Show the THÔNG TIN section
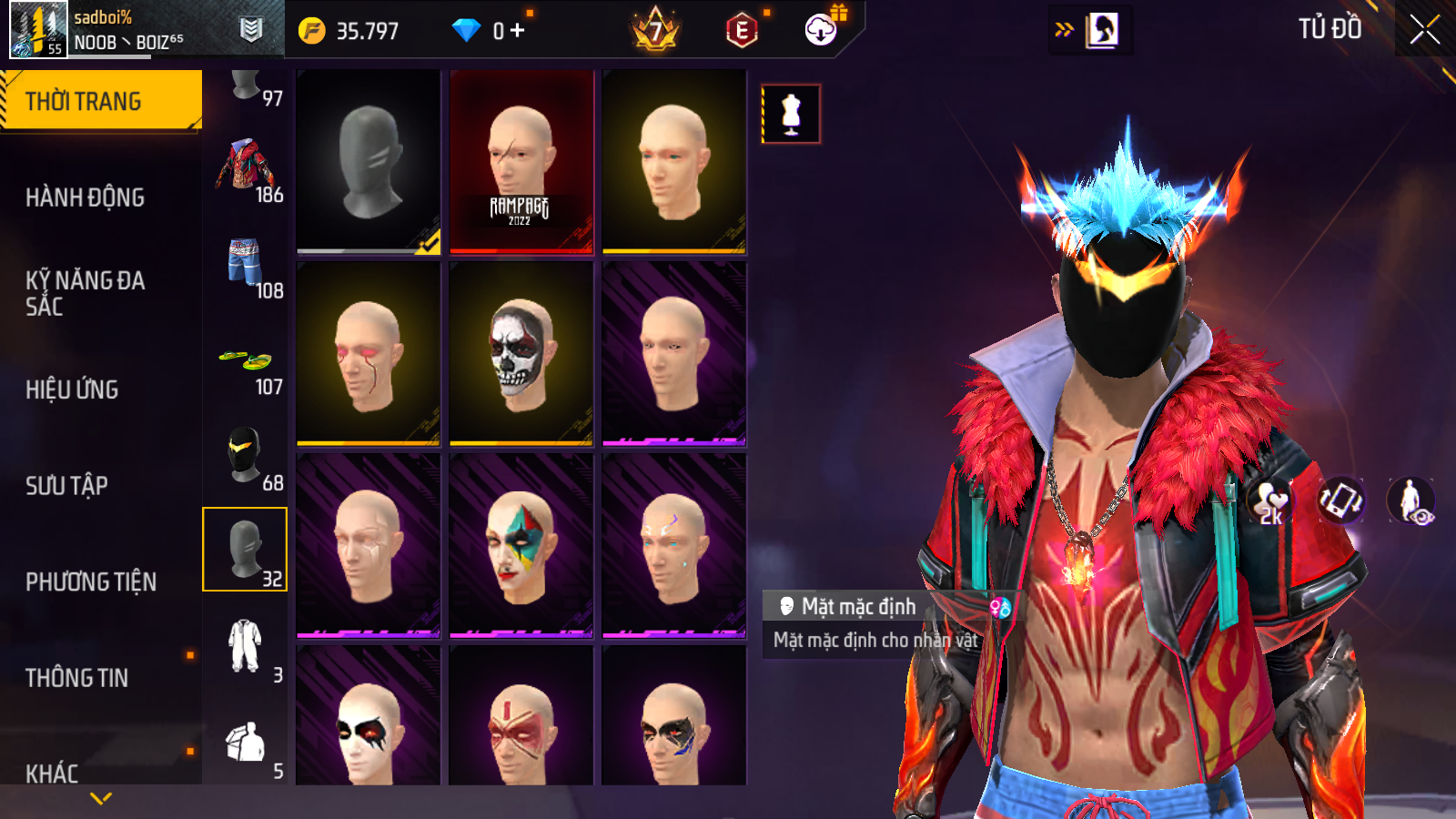The image size is (1456, 819). (76, 678)
